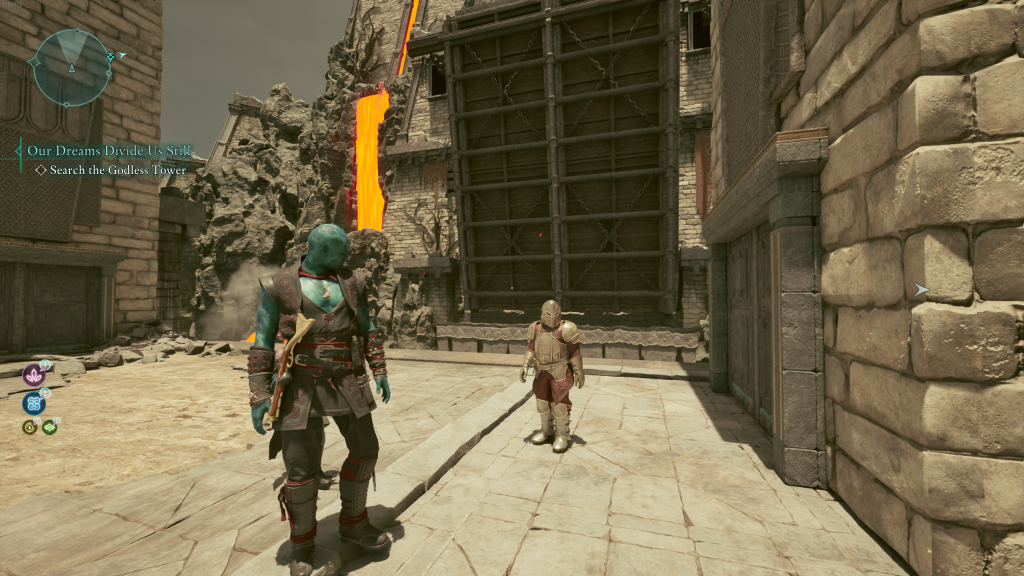1024x576 pixels.
Task: Click the quest marker beside the minimap
Action: click(121, 56)
